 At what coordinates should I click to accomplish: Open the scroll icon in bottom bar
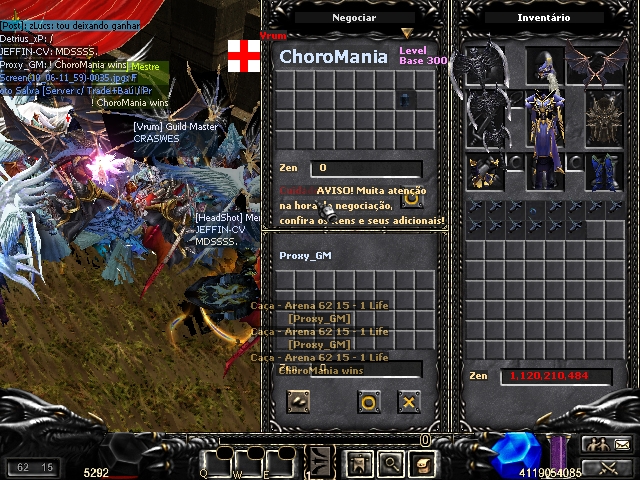423,463
